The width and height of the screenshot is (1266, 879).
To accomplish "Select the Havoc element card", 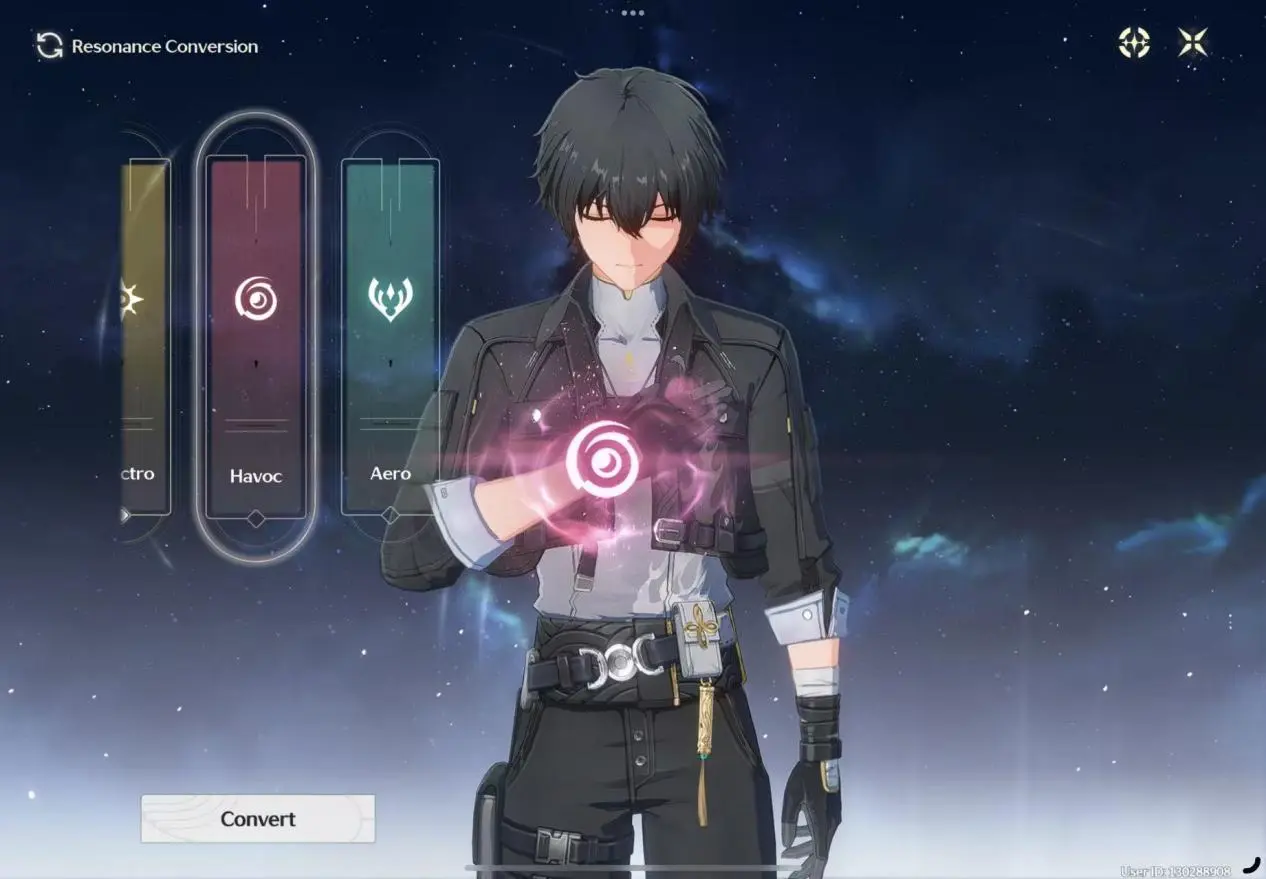I will point(256,337).
